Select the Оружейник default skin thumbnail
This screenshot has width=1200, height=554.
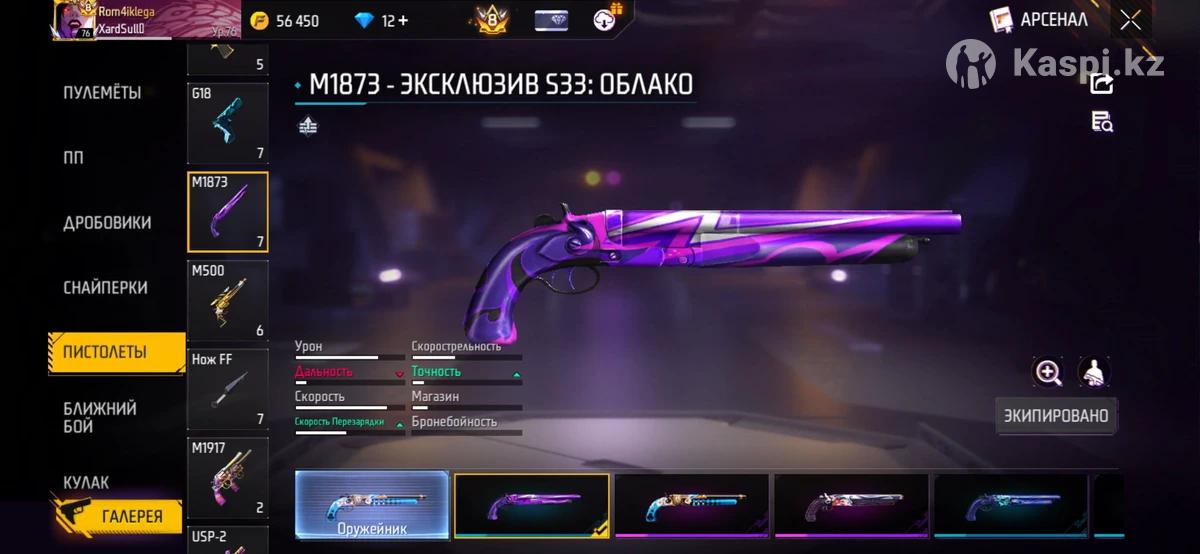371,504
